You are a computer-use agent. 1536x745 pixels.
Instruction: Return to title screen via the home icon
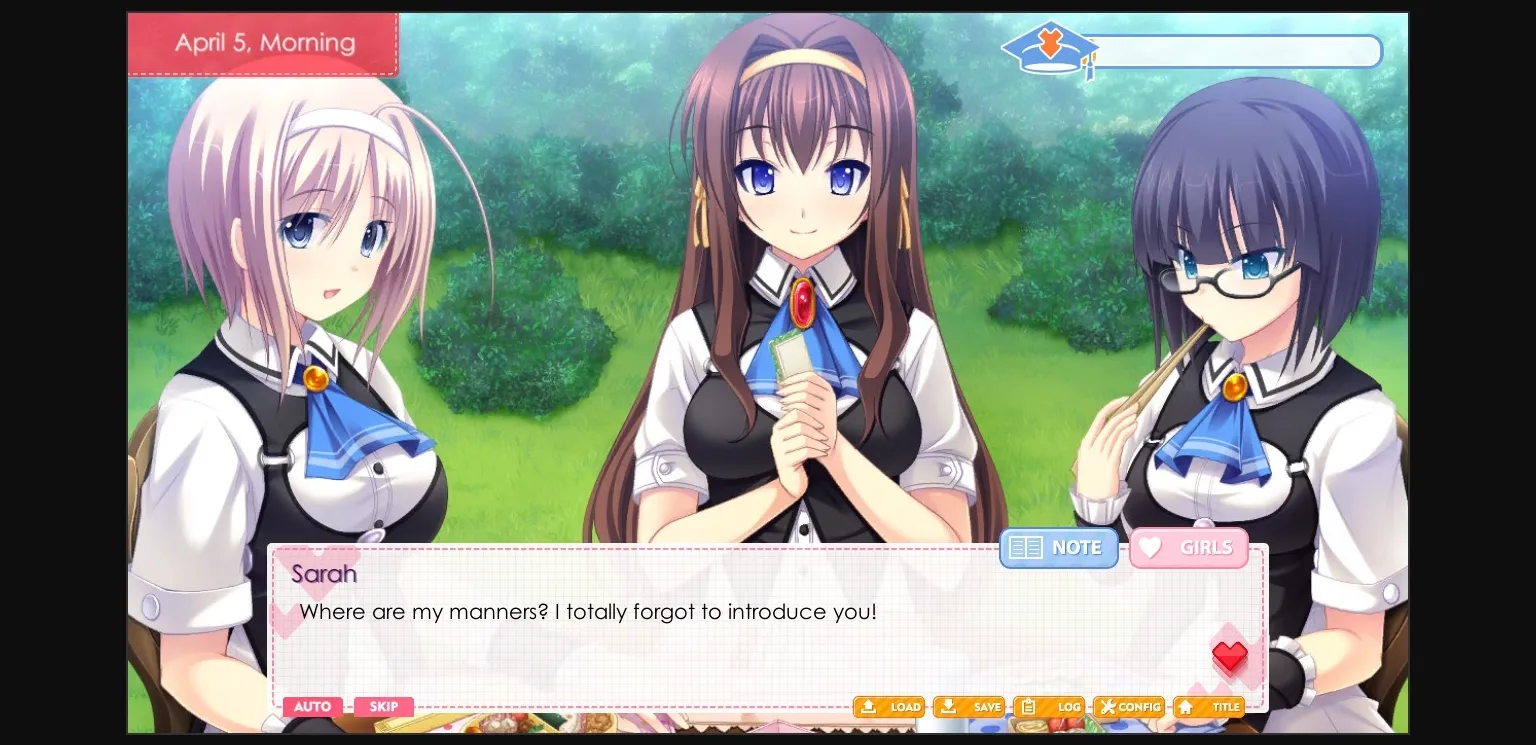pyautogui.click(x=1208, y=707)
